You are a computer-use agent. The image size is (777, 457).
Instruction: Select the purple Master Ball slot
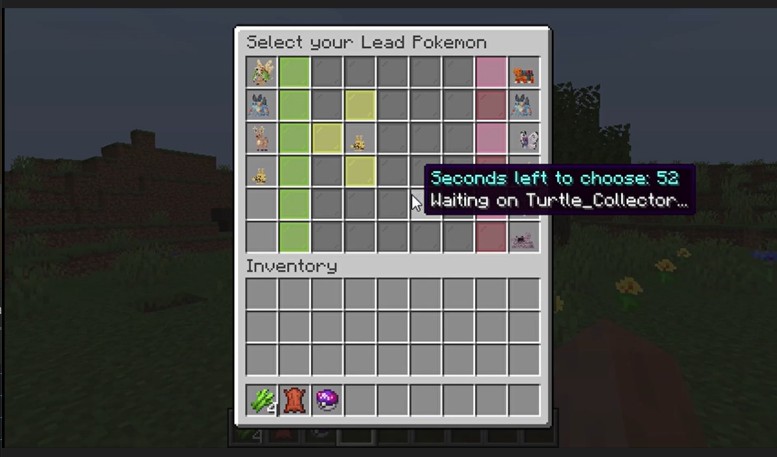tap(327, 401)
